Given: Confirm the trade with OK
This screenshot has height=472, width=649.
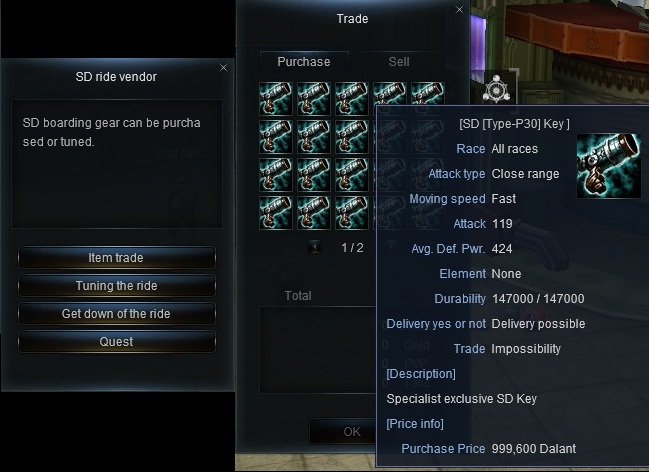Looking at the screenshot, I should pyautogui.click(x=351, y=432).
